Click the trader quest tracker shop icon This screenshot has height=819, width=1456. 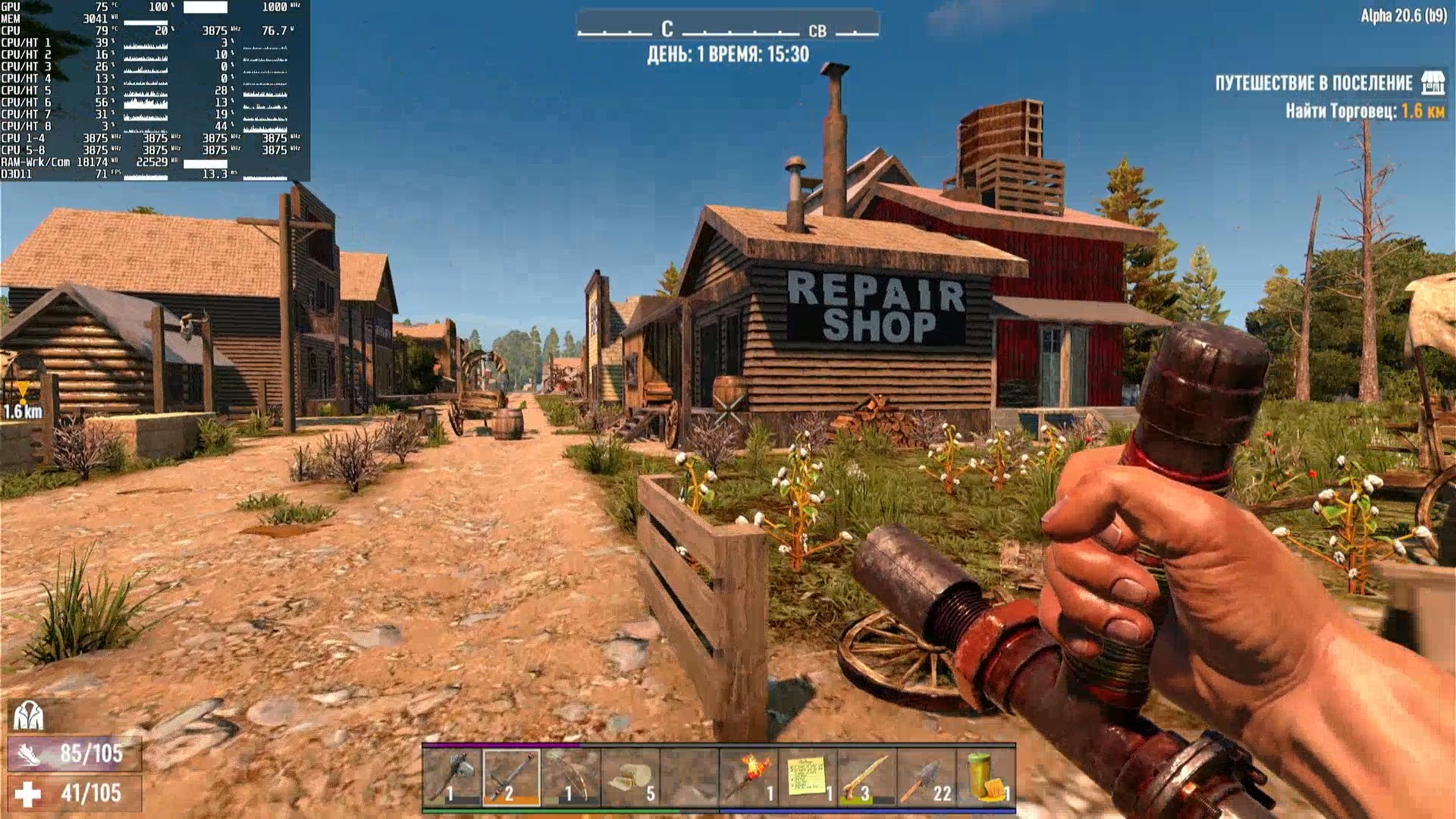click(x=1432, y=83)
